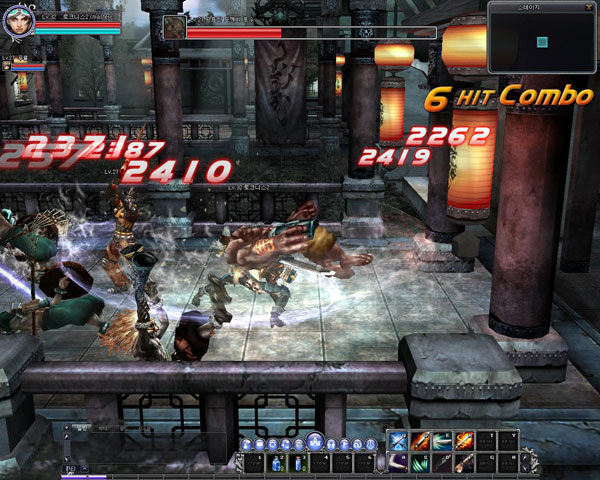Use the blue potion in slot 2
The width and height of the screenshot is (600, 480).
click(275, 462)
